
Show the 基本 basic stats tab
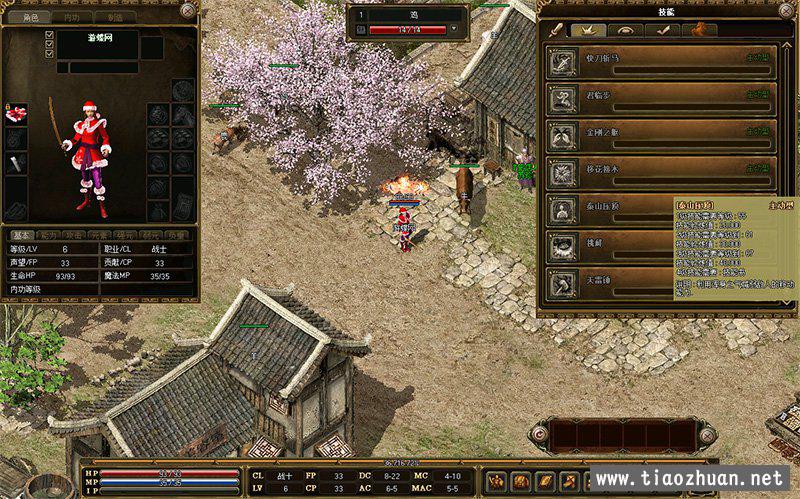coord(22,234)
